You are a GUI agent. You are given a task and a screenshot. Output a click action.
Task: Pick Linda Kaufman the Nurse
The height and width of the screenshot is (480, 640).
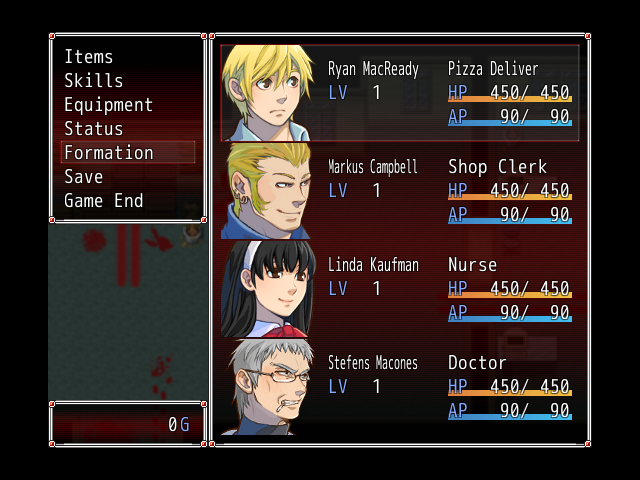[x=400, y=288]
